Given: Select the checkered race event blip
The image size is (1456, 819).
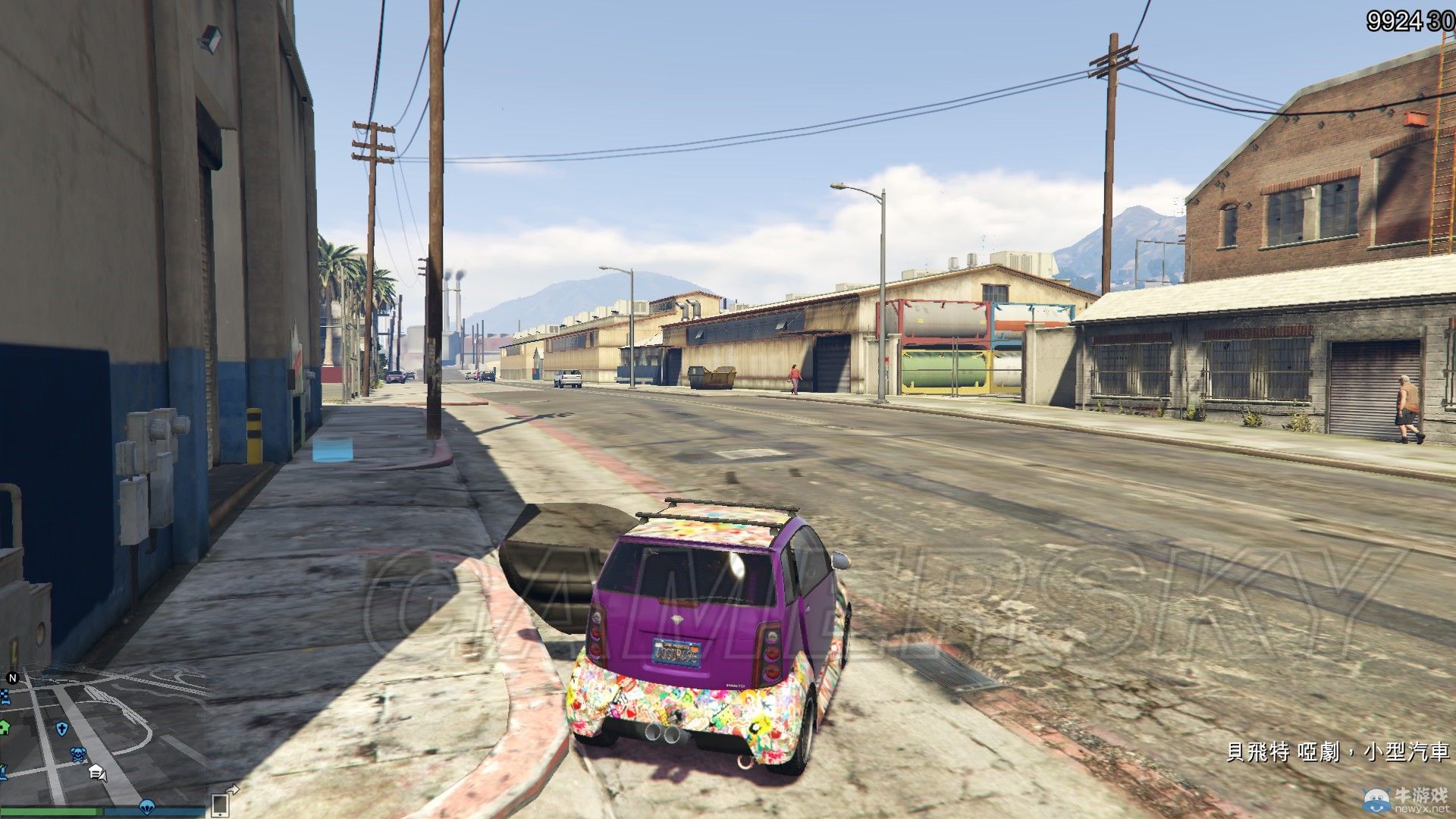Looking at the screenshot, I should click(x=5, y=694).
